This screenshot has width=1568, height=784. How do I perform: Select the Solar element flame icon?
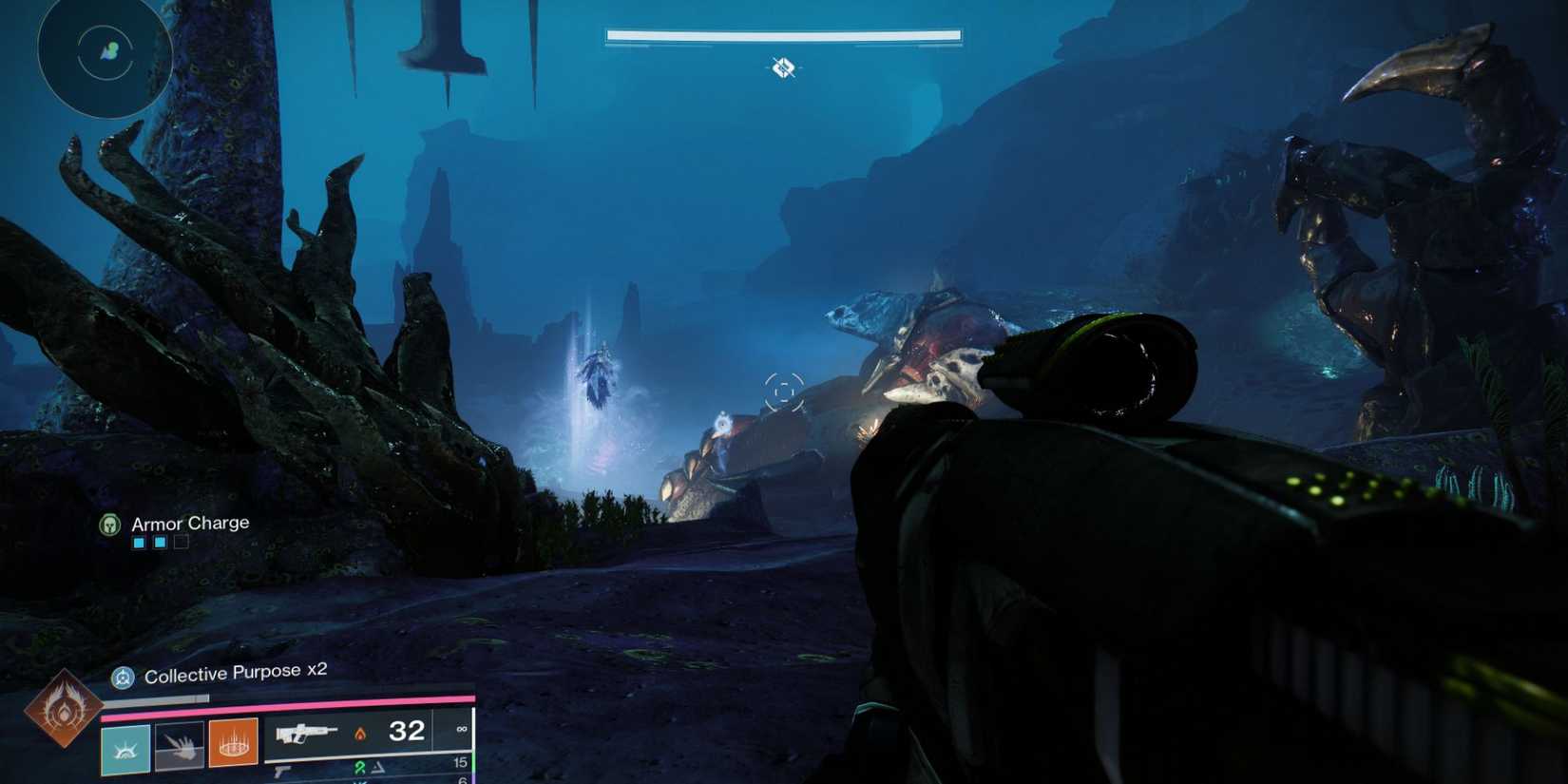pyautogui.click(x=361, y=734)
